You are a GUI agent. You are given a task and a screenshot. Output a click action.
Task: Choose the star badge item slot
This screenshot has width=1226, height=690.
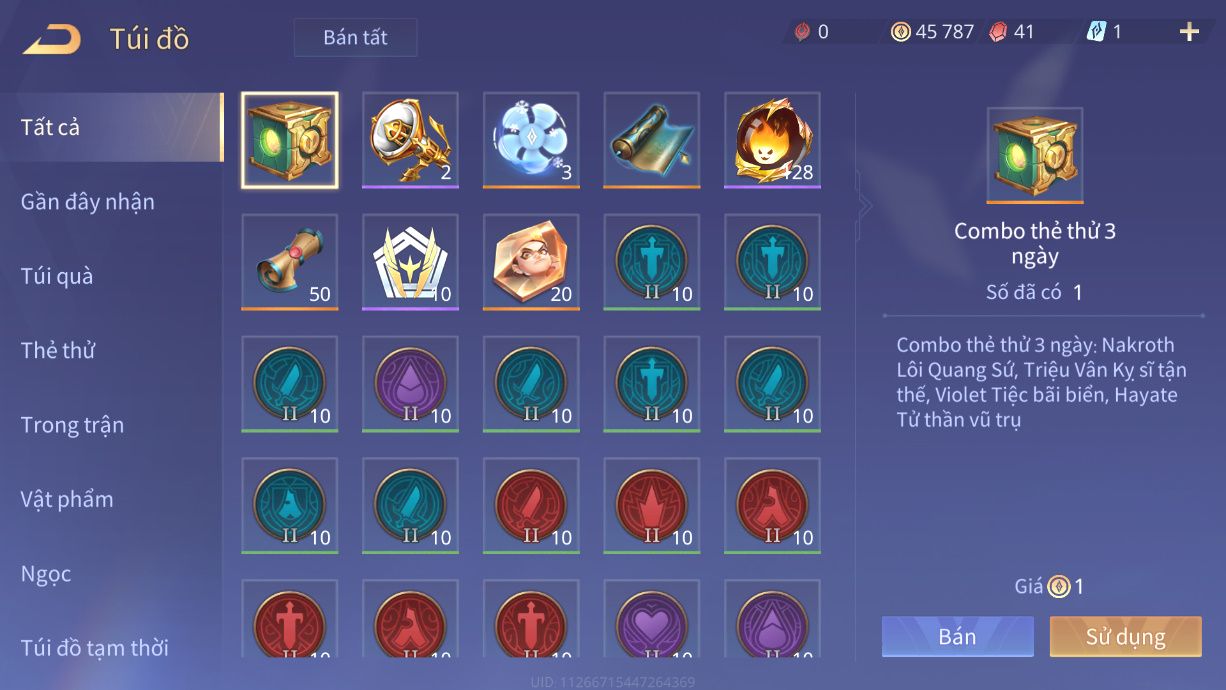[x=410, y=261]
